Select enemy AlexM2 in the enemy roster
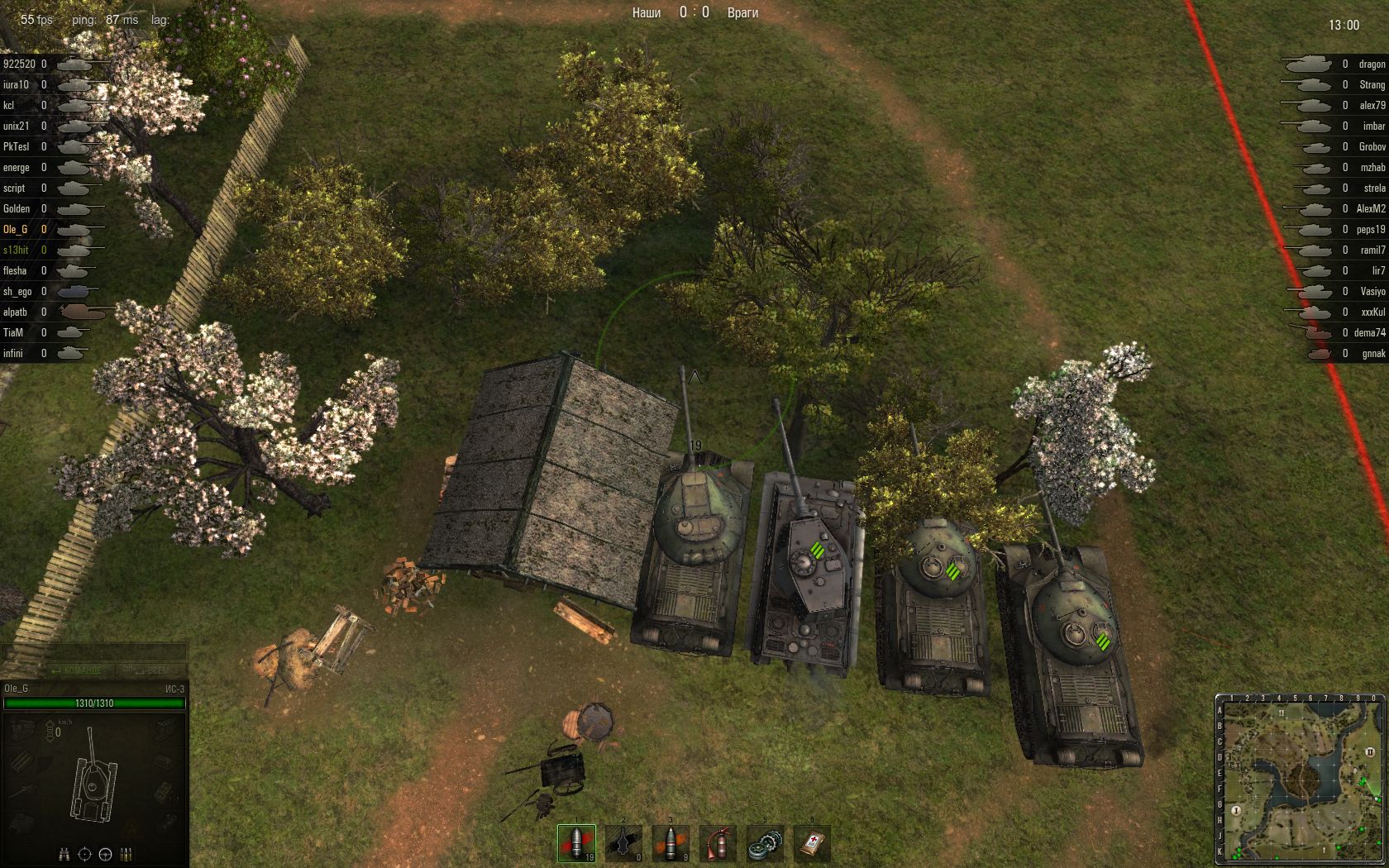Image resolution: width=1389 pixels, height=868 pixels. tap(1370, 208)
